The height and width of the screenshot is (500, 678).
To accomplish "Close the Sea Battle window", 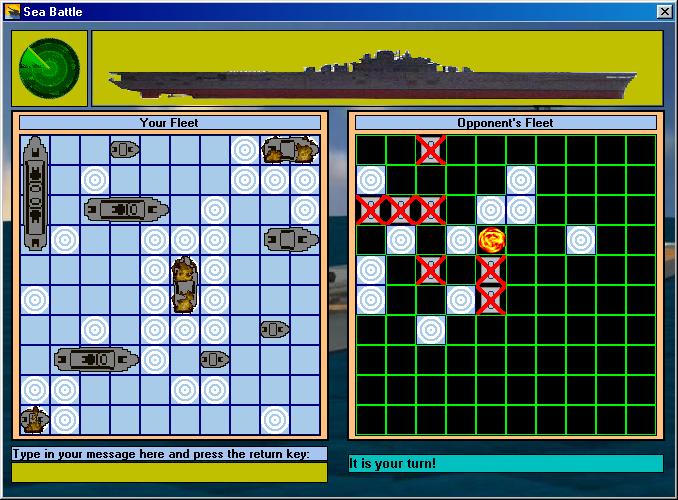I will [664, 11].
